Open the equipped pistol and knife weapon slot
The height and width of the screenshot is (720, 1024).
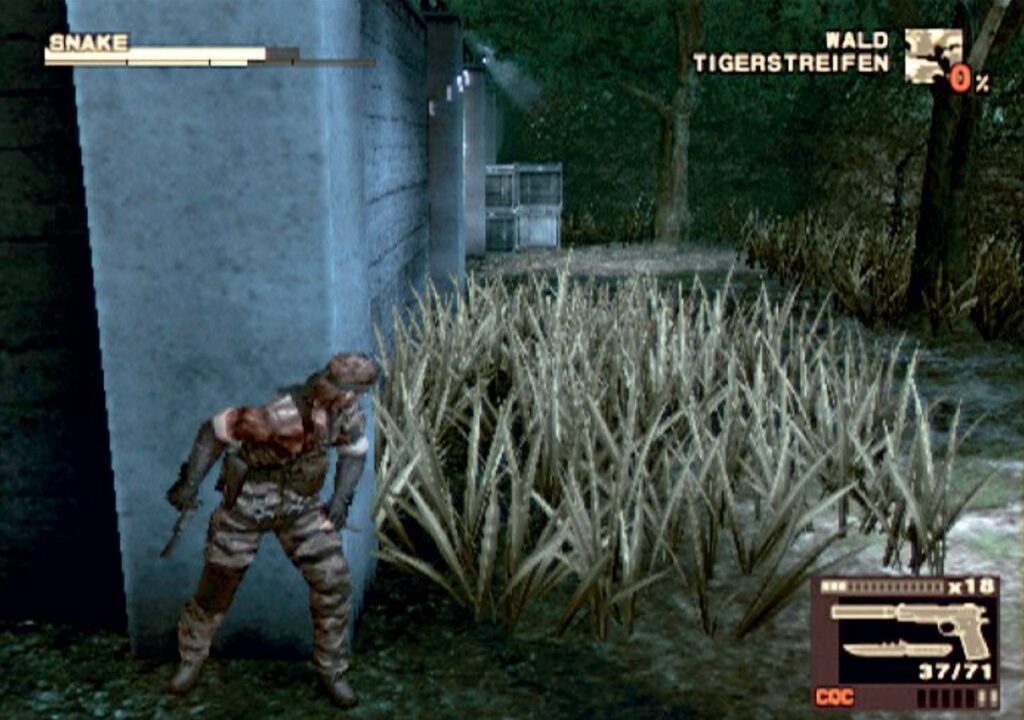click(x=906, y=632)
